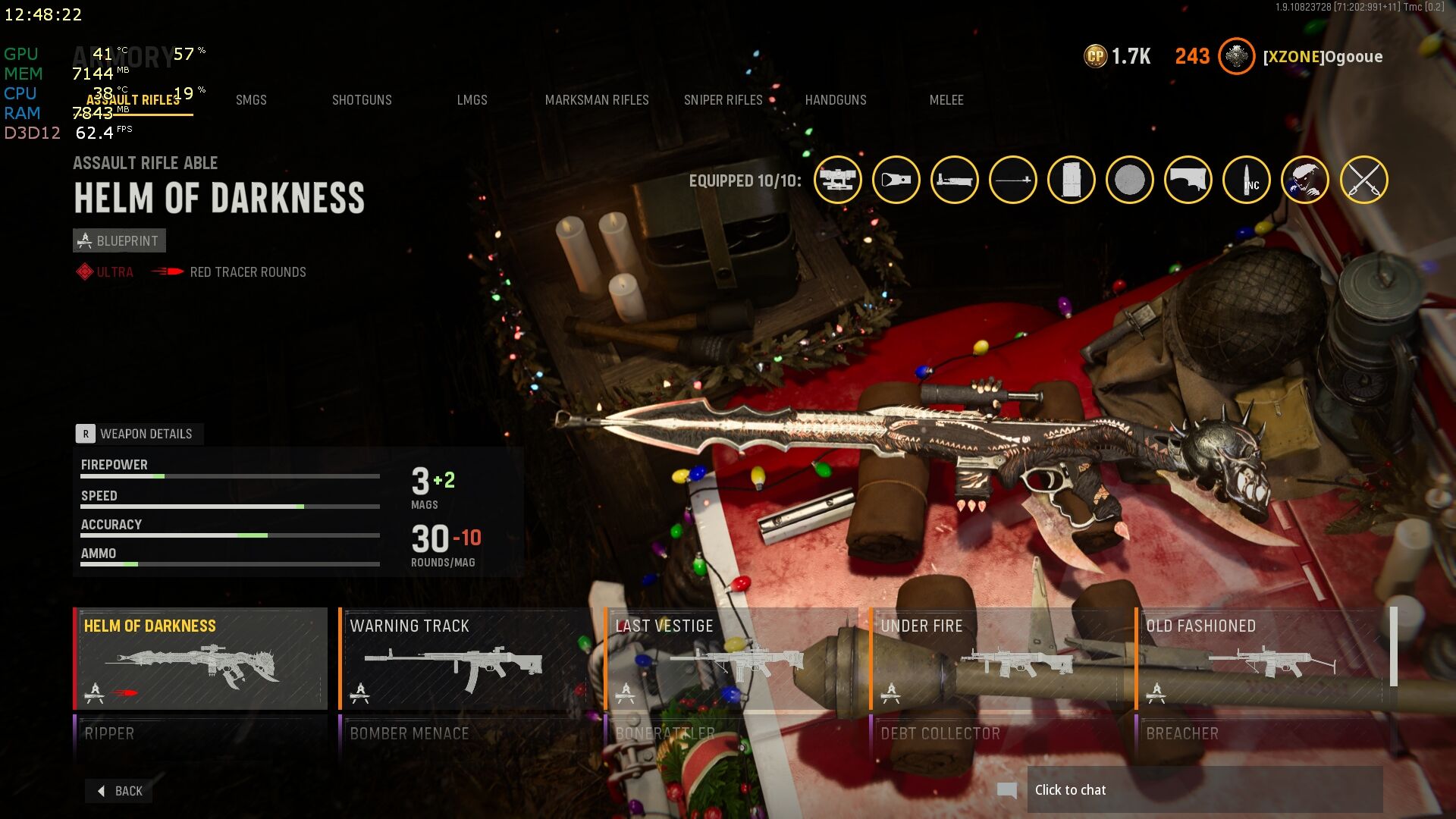Select the Under Fire blueprint

point(996,658)
